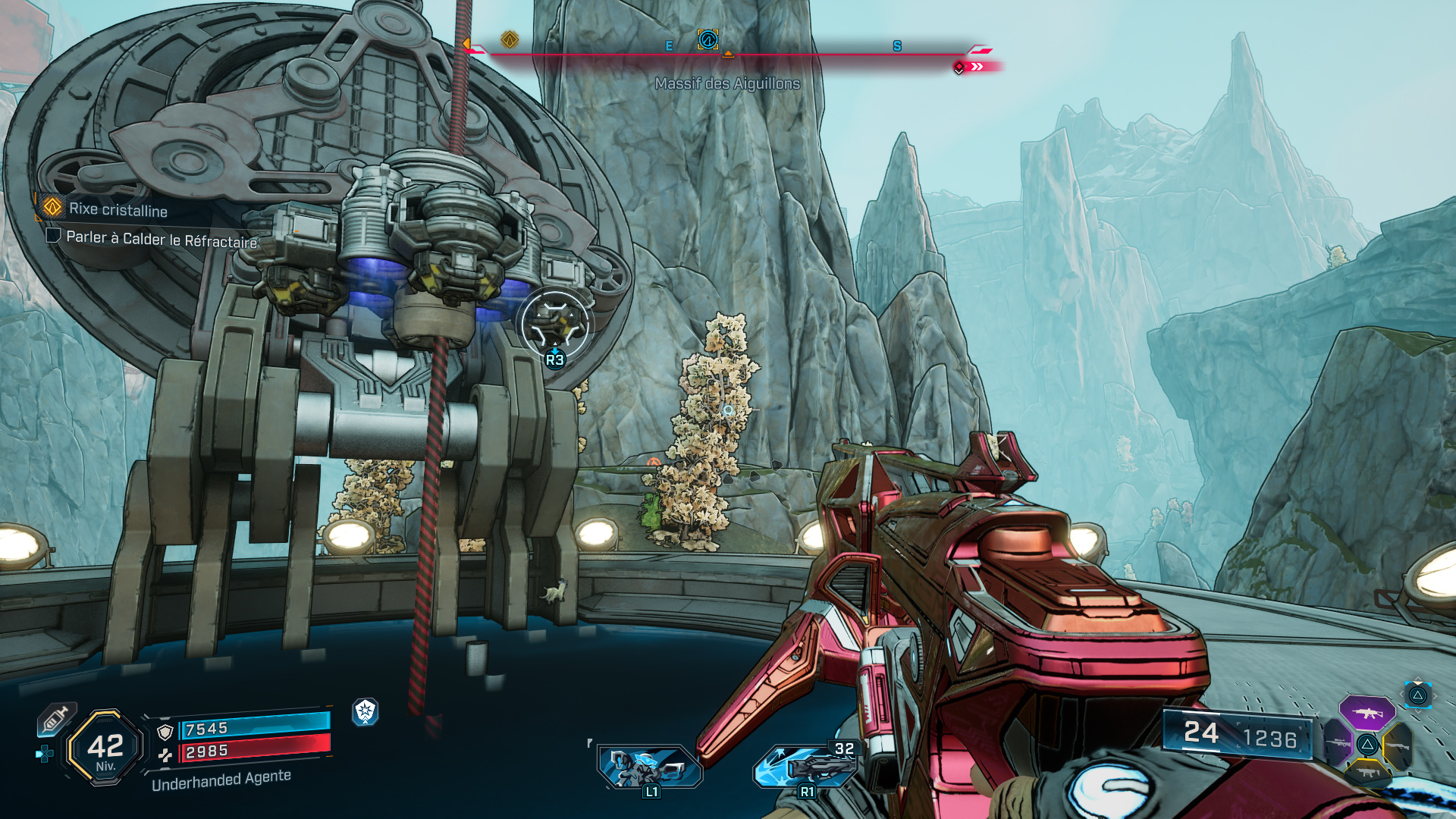Select the orange quest marker on compass
The width and height of the screenshot is (1456, 819).
point(510,39)
